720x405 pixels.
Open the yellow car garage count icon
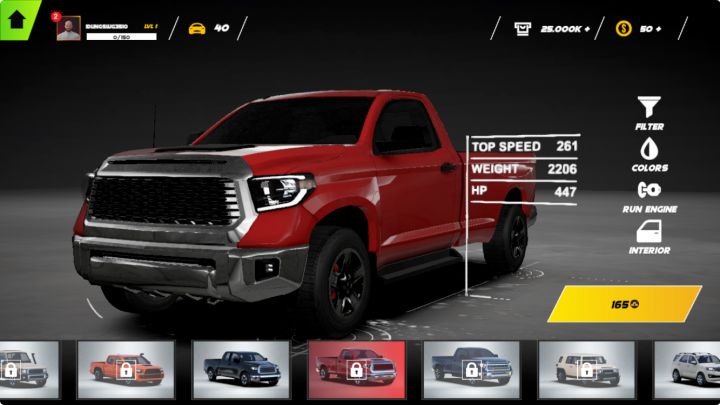point(197,28)
